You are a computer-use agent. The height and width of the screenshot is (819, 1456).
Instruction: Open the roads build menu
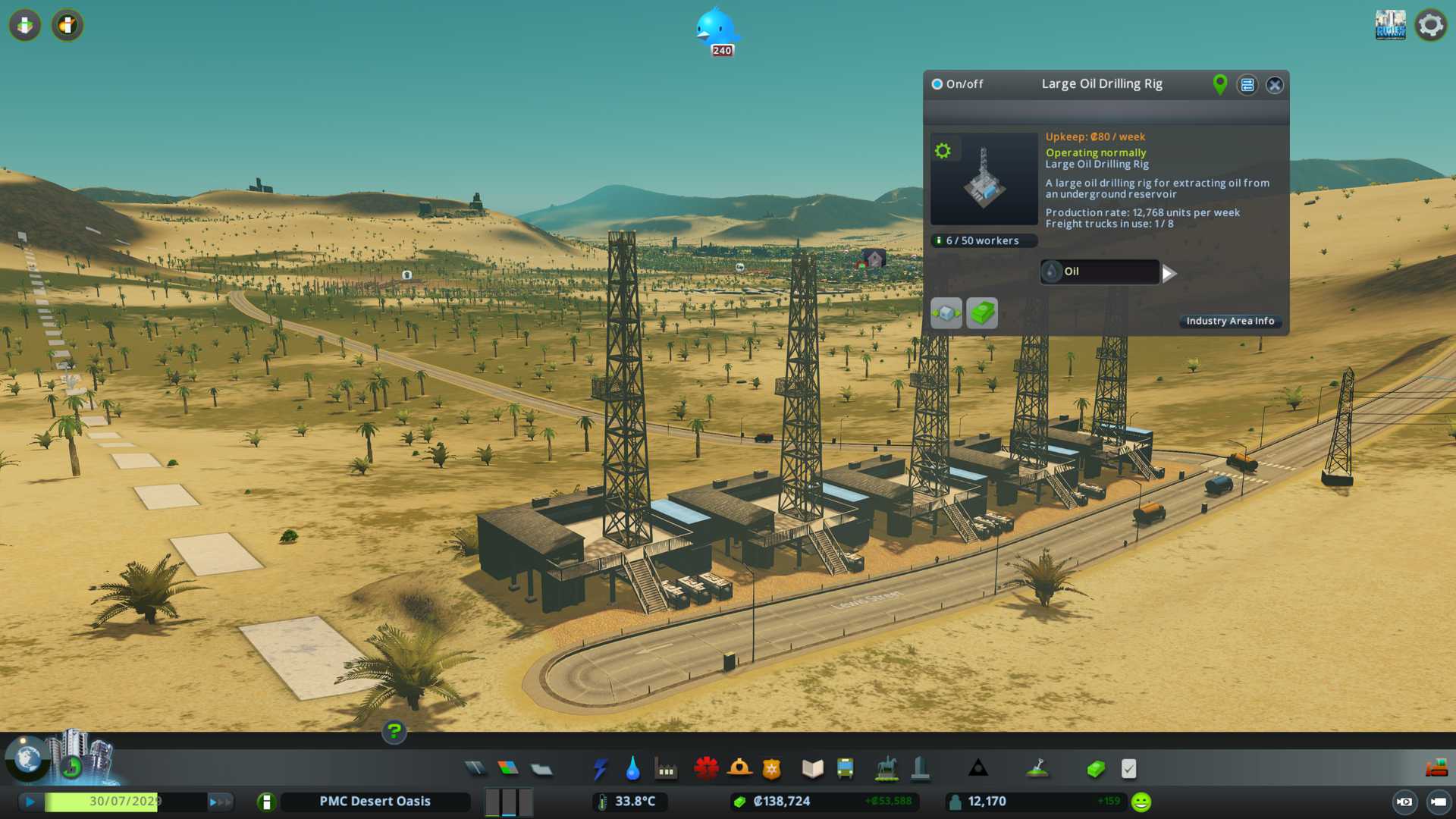pyautogui.click(x=475, y=769)
